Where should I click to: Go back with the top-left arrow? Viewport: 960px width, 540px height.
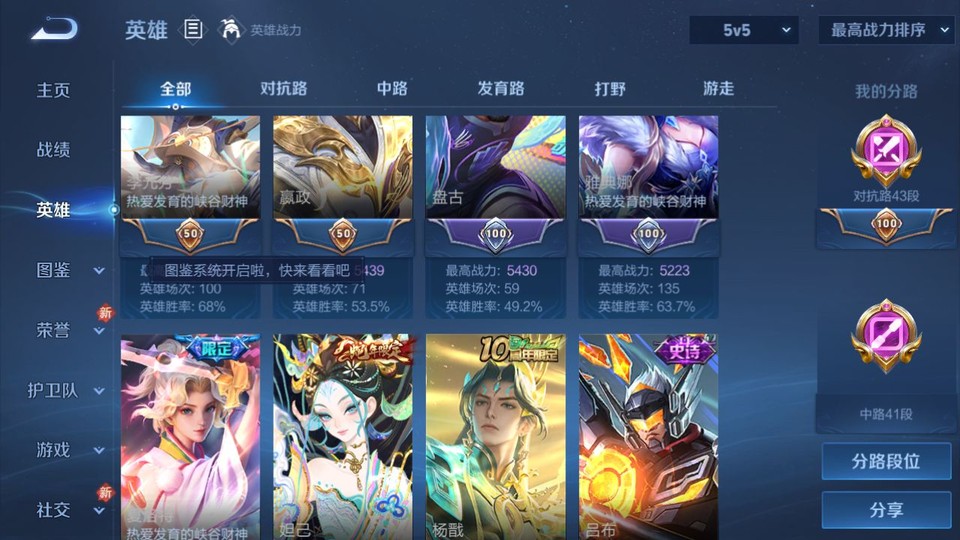53,30
